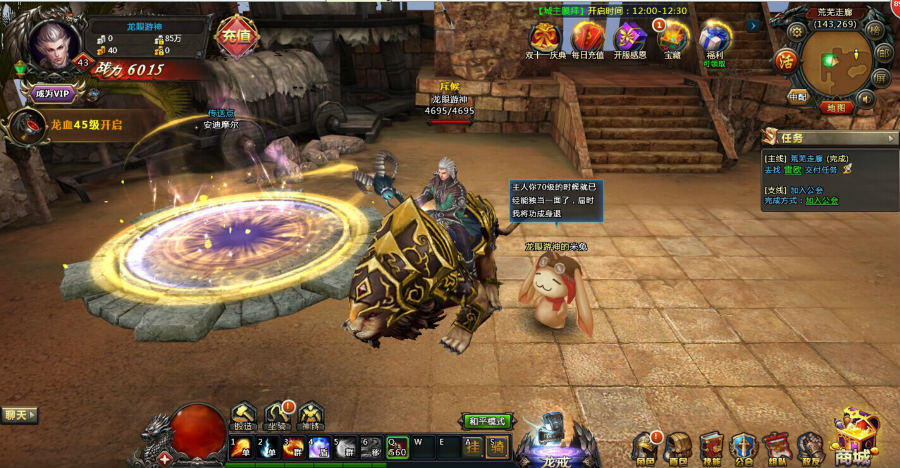Open the 双十一庆典 event icon
Viewport: 900px width, 468px height.
pyautogui.click(x=547, y=38)
